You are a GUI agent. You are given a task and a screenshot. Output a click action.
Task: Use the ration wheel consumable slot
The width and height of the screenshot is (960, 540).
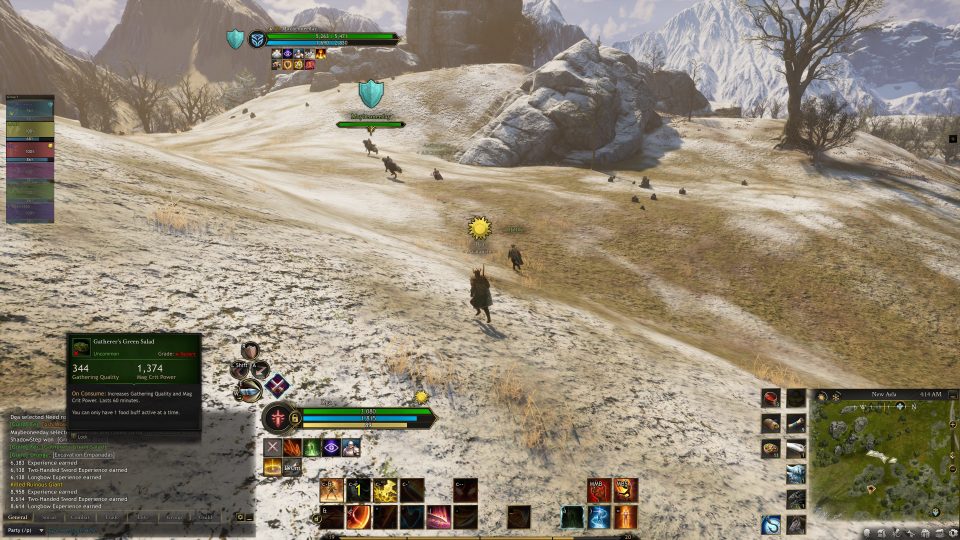[771, 449]
